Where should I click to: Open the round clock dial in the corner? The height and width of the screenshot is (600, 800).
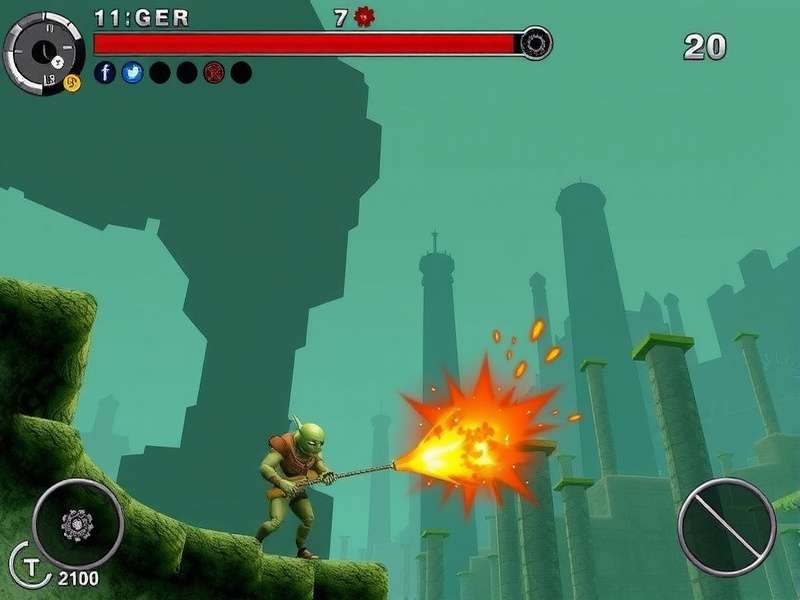pyautogui.click(x=44, y=53)
